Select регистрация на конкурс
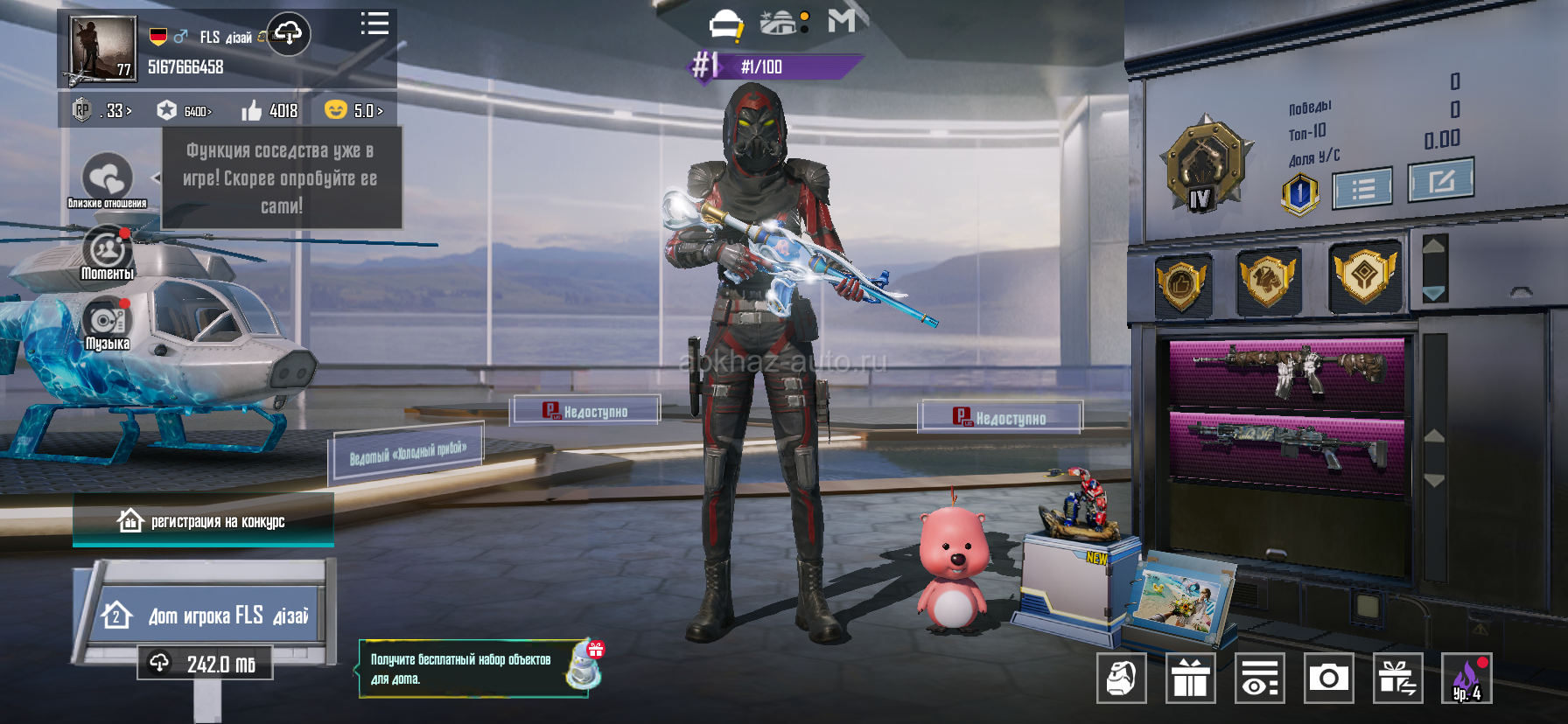Viewport: 1568px width, 724px height. tap(203, 521)
